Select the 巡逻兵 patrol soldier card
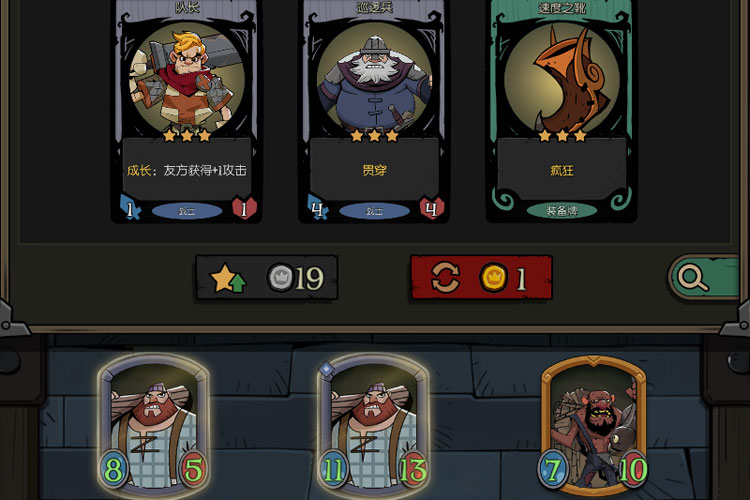Viewport: 750px width, 500px height. coord(374,110)
